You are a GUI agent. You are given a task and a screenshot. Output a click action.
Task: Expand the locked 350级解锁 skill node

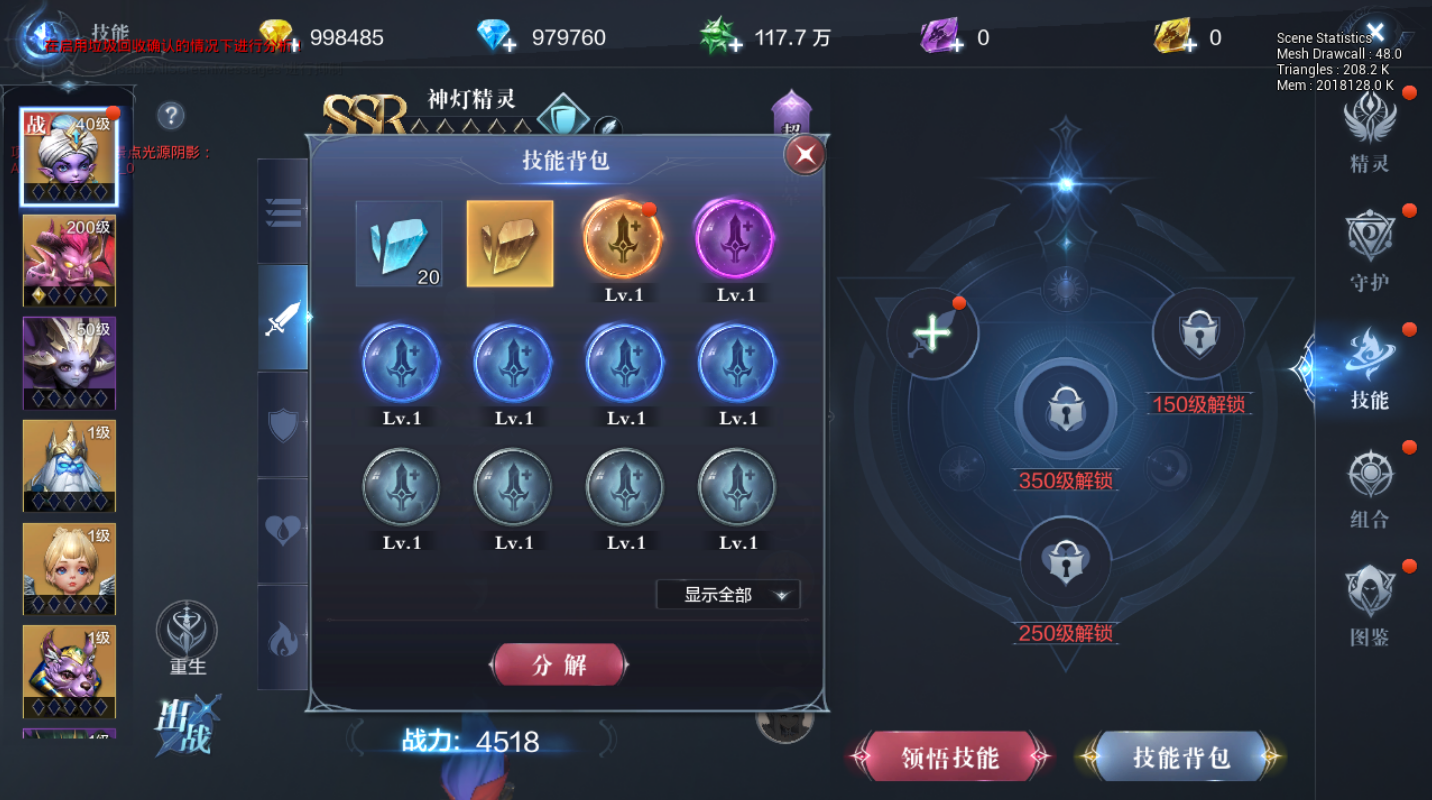(x=1066, y=410)
